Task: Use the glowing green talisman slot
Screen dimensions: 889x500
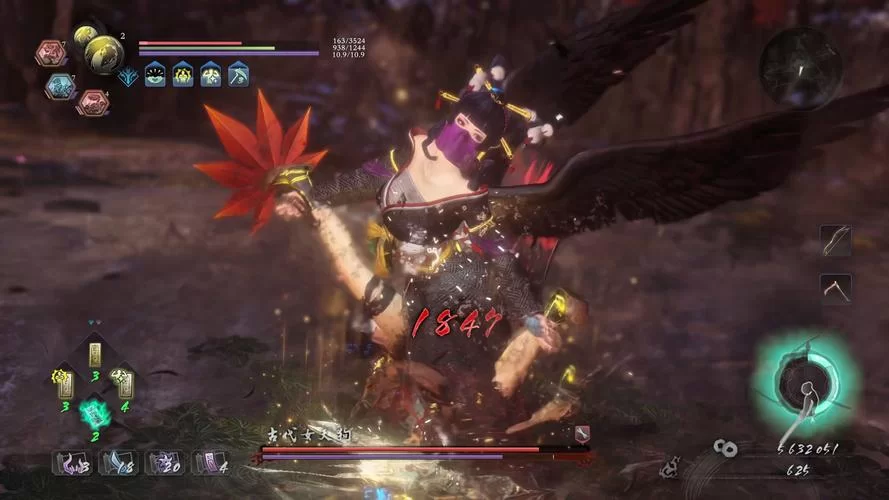Action: 95,412
